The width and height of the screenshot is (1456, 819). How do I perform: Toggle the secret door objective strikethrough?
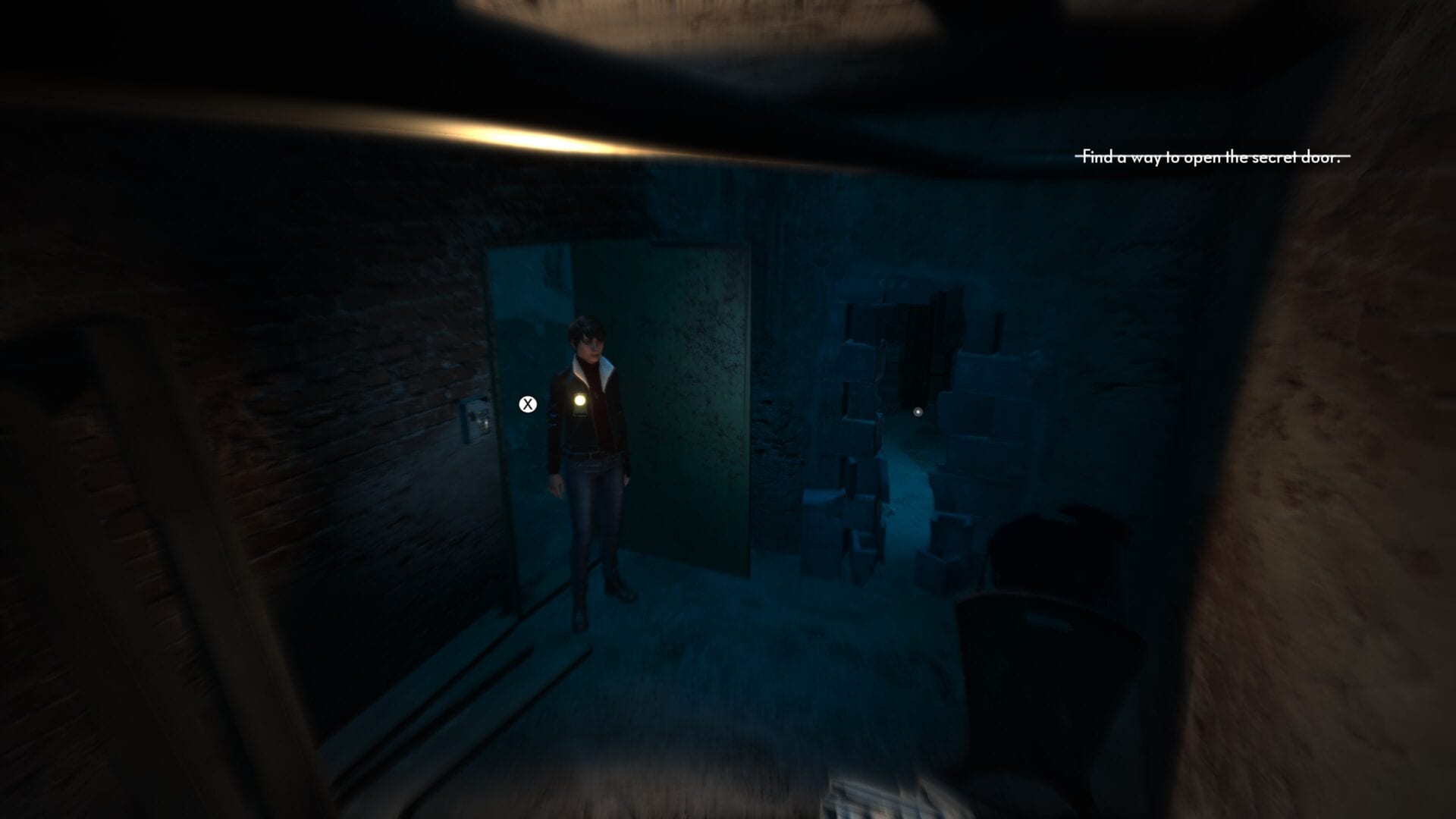(1212, 155)
